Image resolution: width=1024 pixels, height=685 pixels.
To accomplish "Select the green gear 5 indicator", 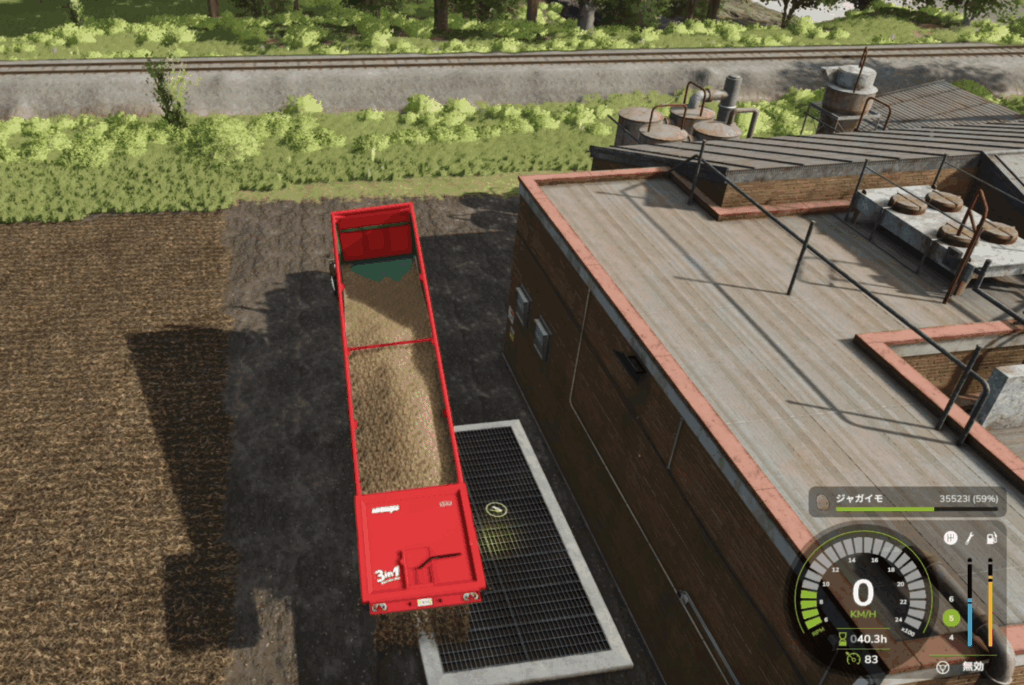I will (951, 618).
